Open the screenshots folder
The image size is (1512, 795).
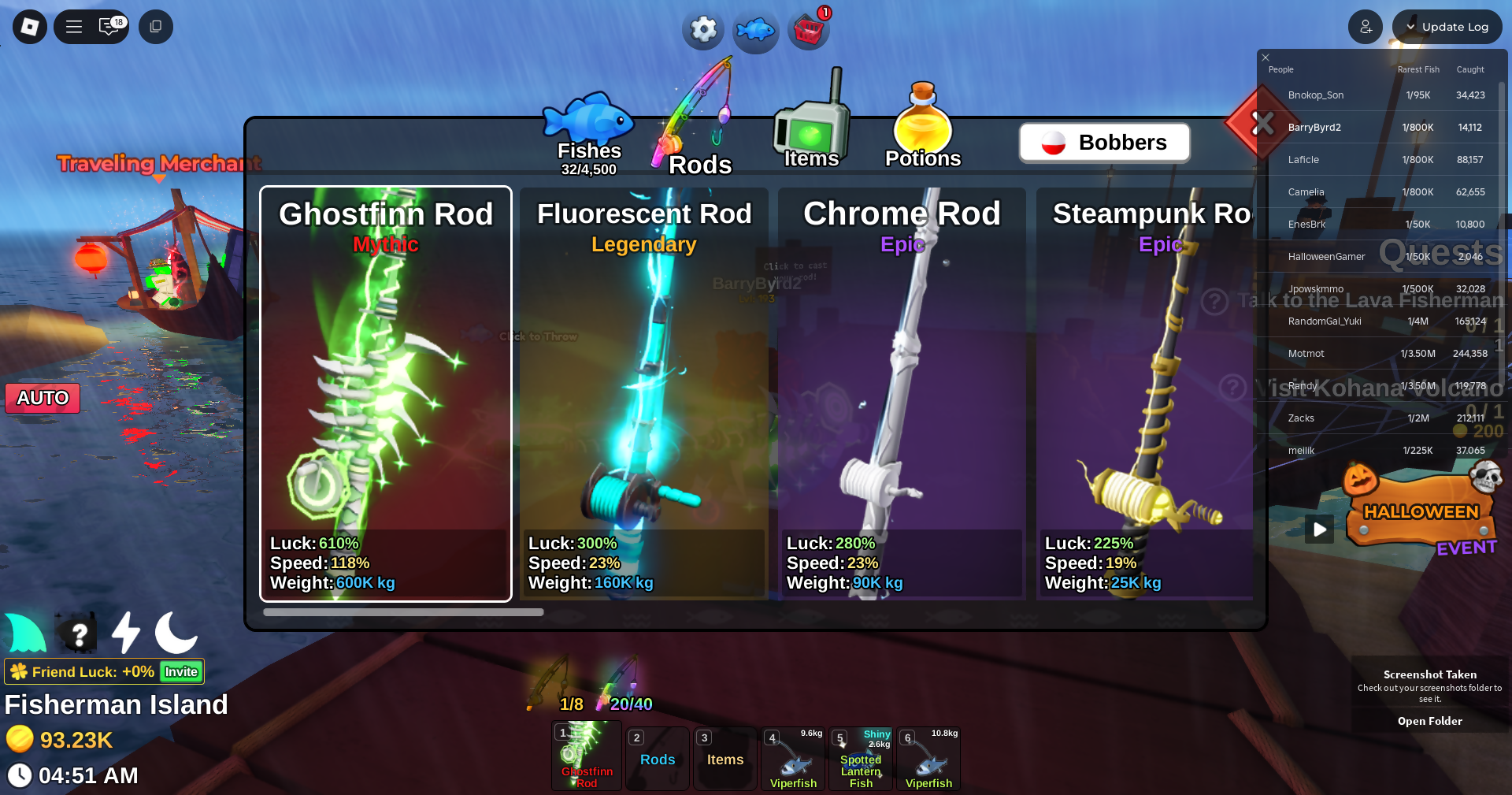pos(1429,721)
